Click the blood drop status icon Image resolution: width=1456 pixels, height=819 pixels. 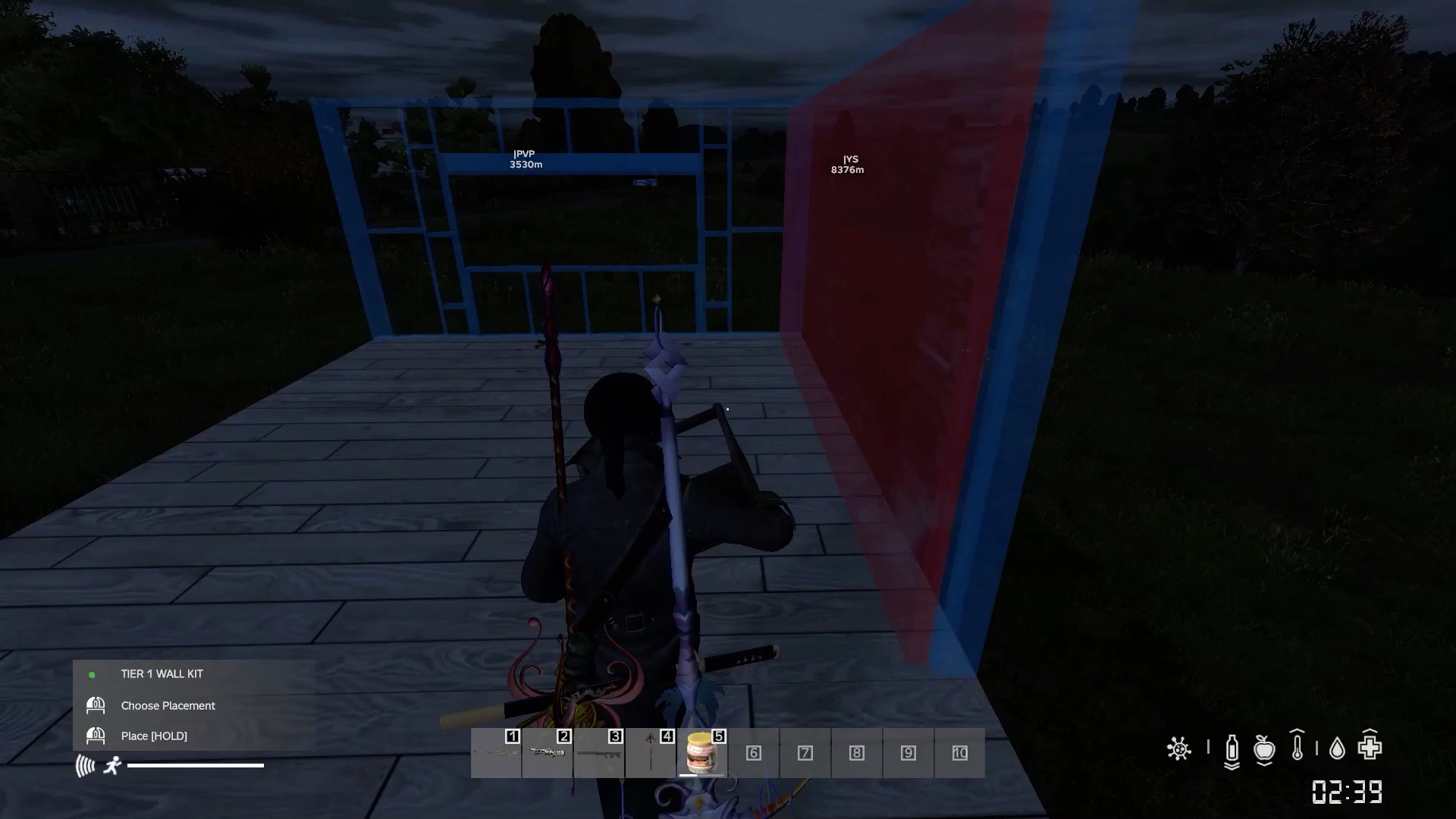pyautogui.click(x=1337, y=749)
